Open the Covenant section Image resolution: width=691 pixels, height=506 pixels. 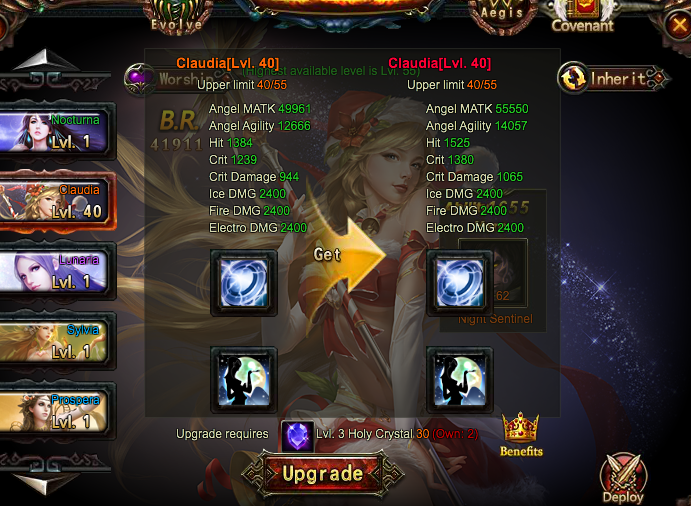[x=582, y=15]
